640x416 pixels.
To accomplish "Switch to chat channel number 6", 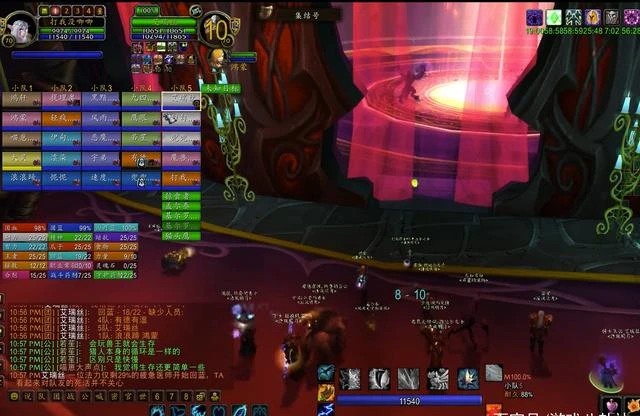I will pos(158,397).
